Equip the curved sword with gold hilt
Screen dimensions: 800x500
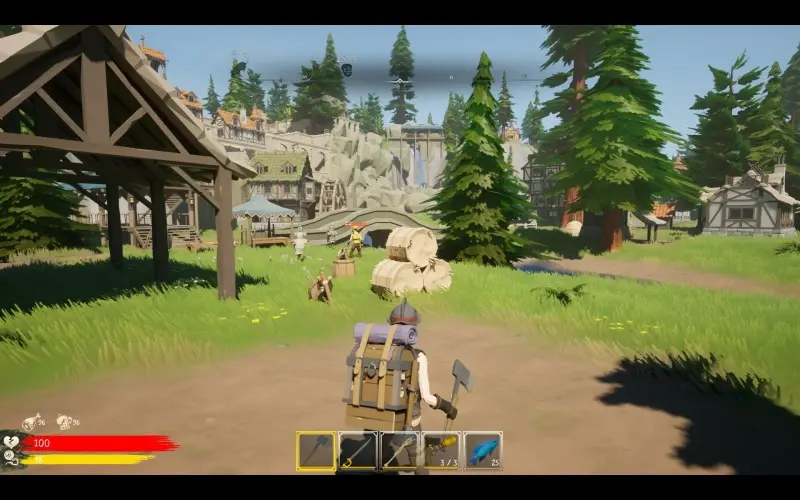358,451
